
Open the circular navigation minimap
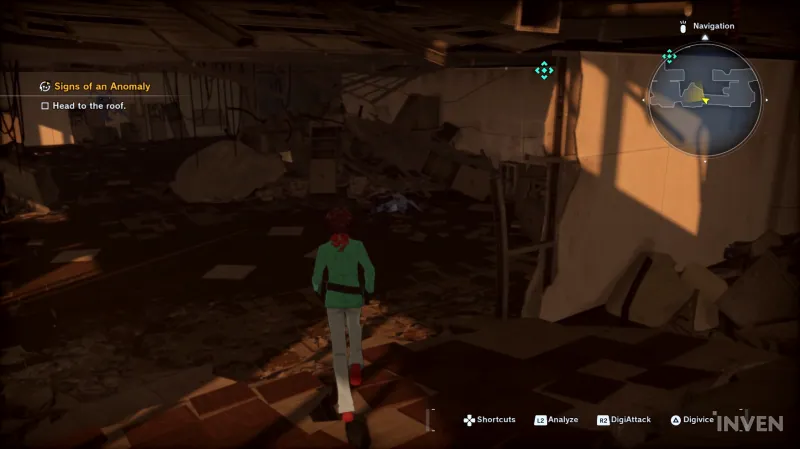[x=704, y=99]
